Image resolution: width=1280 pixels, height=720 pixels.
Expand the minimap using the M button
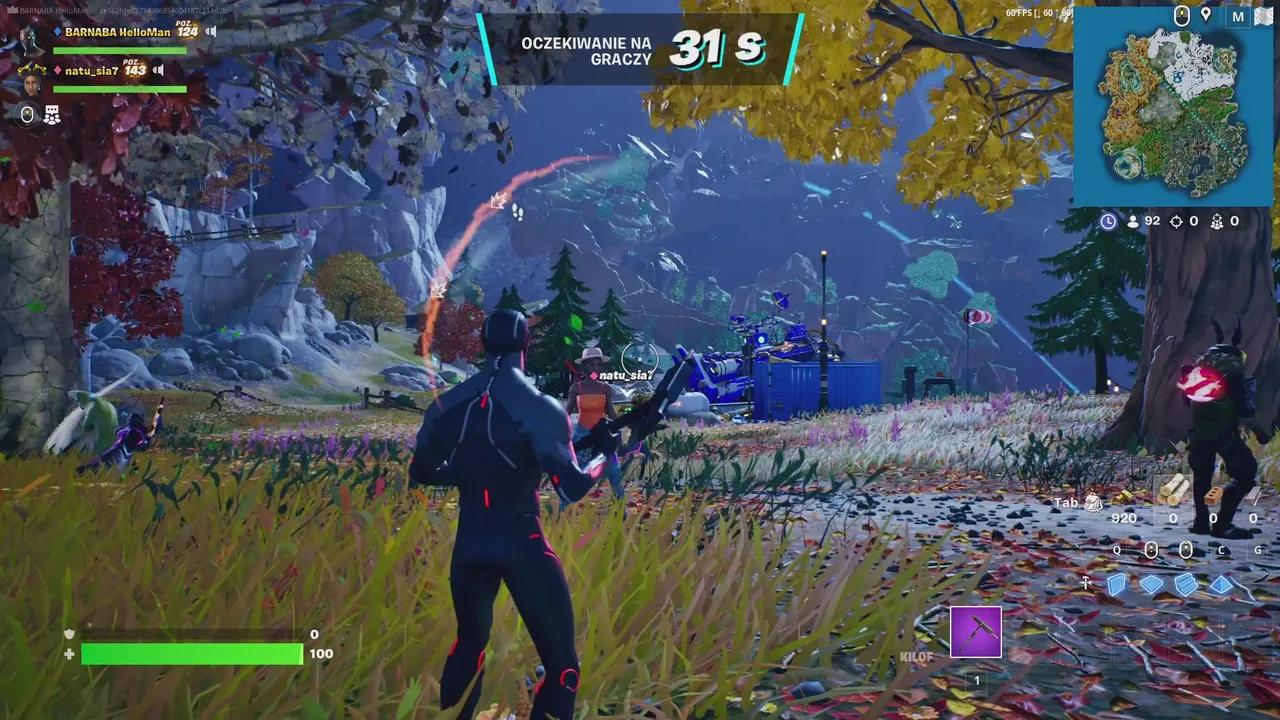1237,16
